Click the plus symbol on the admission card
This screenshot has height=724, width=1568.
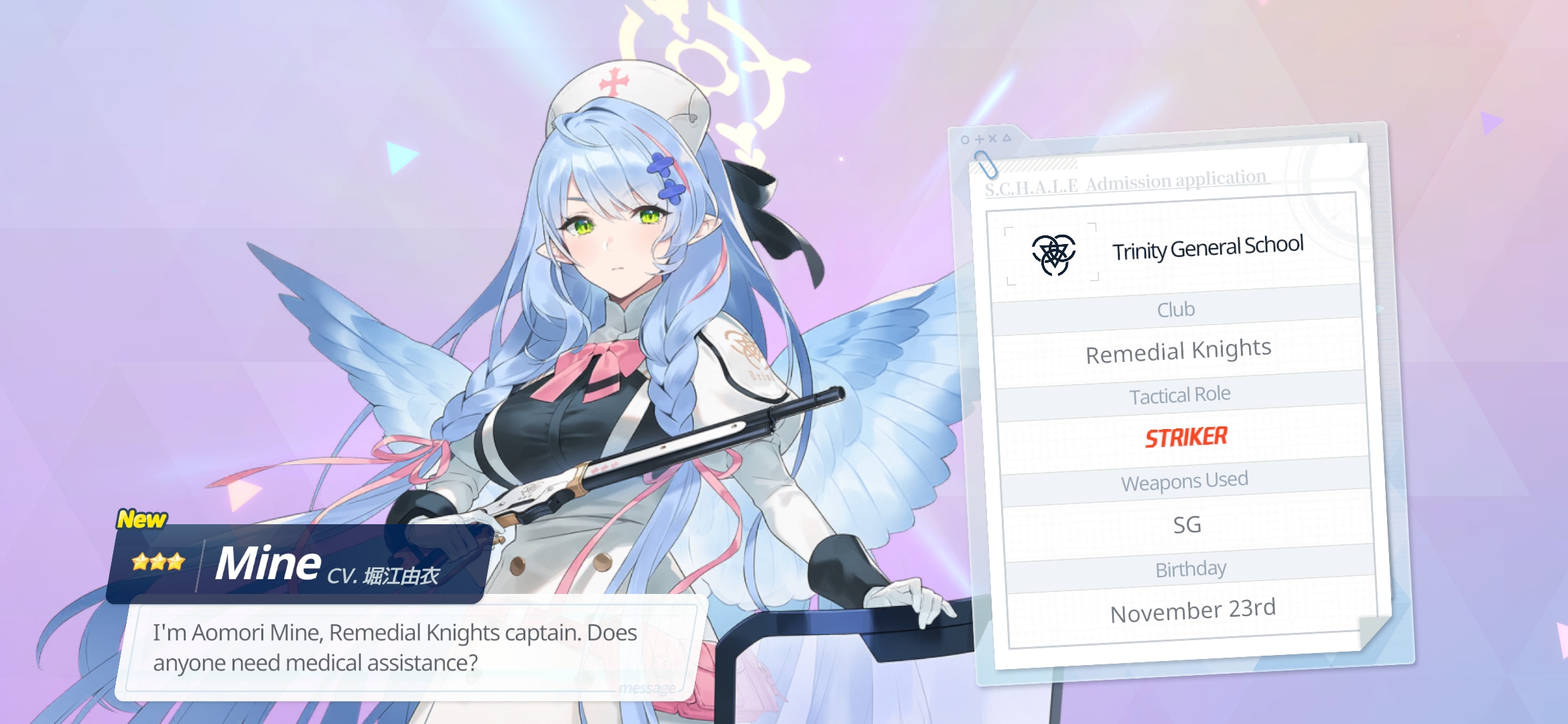coord(980,139)
